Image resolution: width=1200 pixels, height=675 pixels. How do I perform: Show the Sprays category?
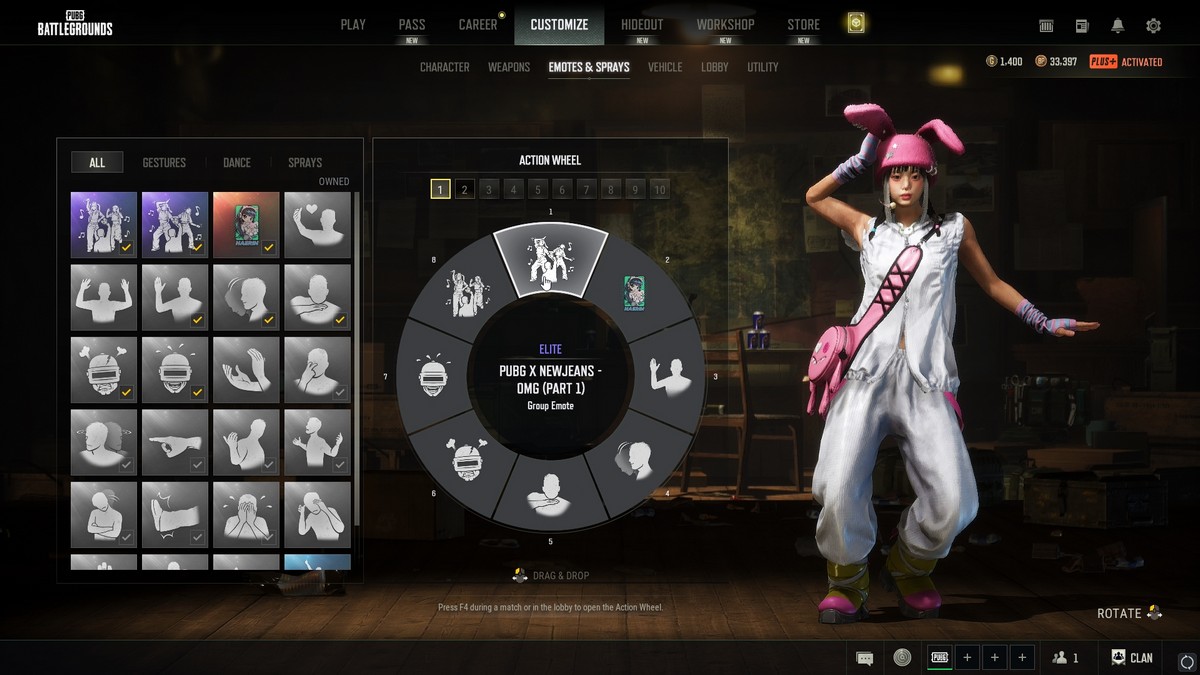click(x=305, y=162)
